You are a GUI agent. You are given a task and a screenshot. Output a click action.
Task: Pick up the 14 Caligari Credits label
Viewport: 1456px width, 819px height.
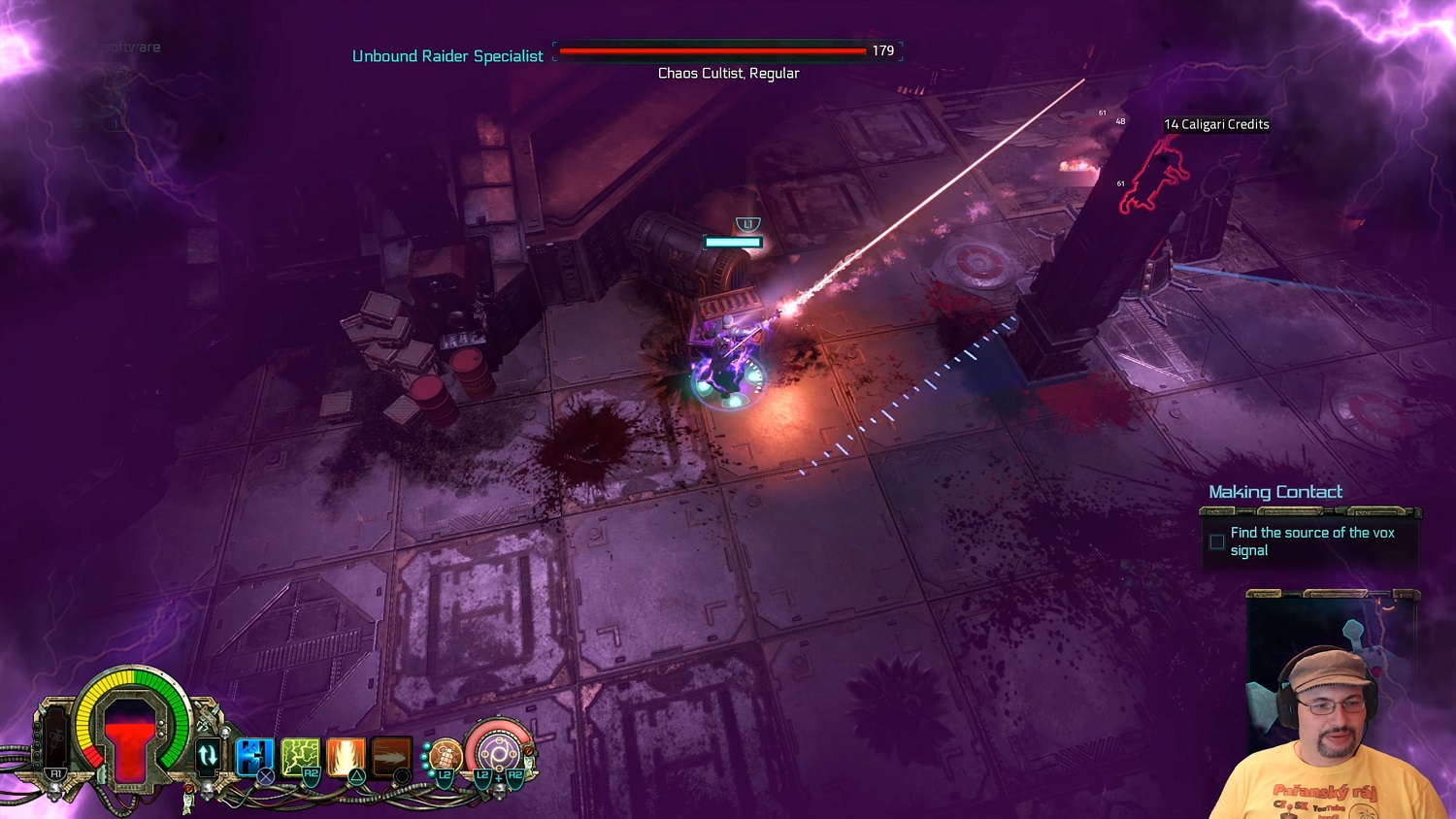(1216, 124)
